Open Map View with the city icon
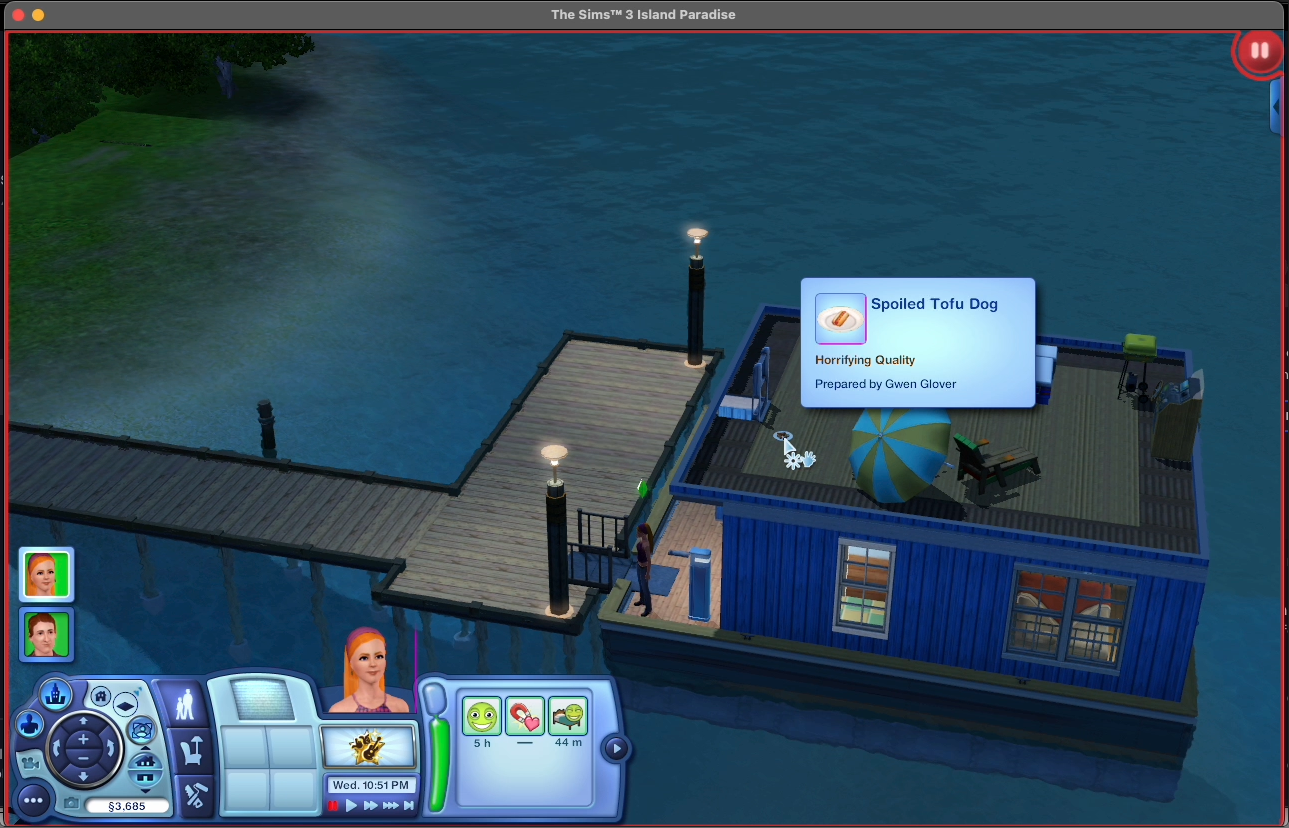This screenshot has height=828, width=1289. (56, 692)
